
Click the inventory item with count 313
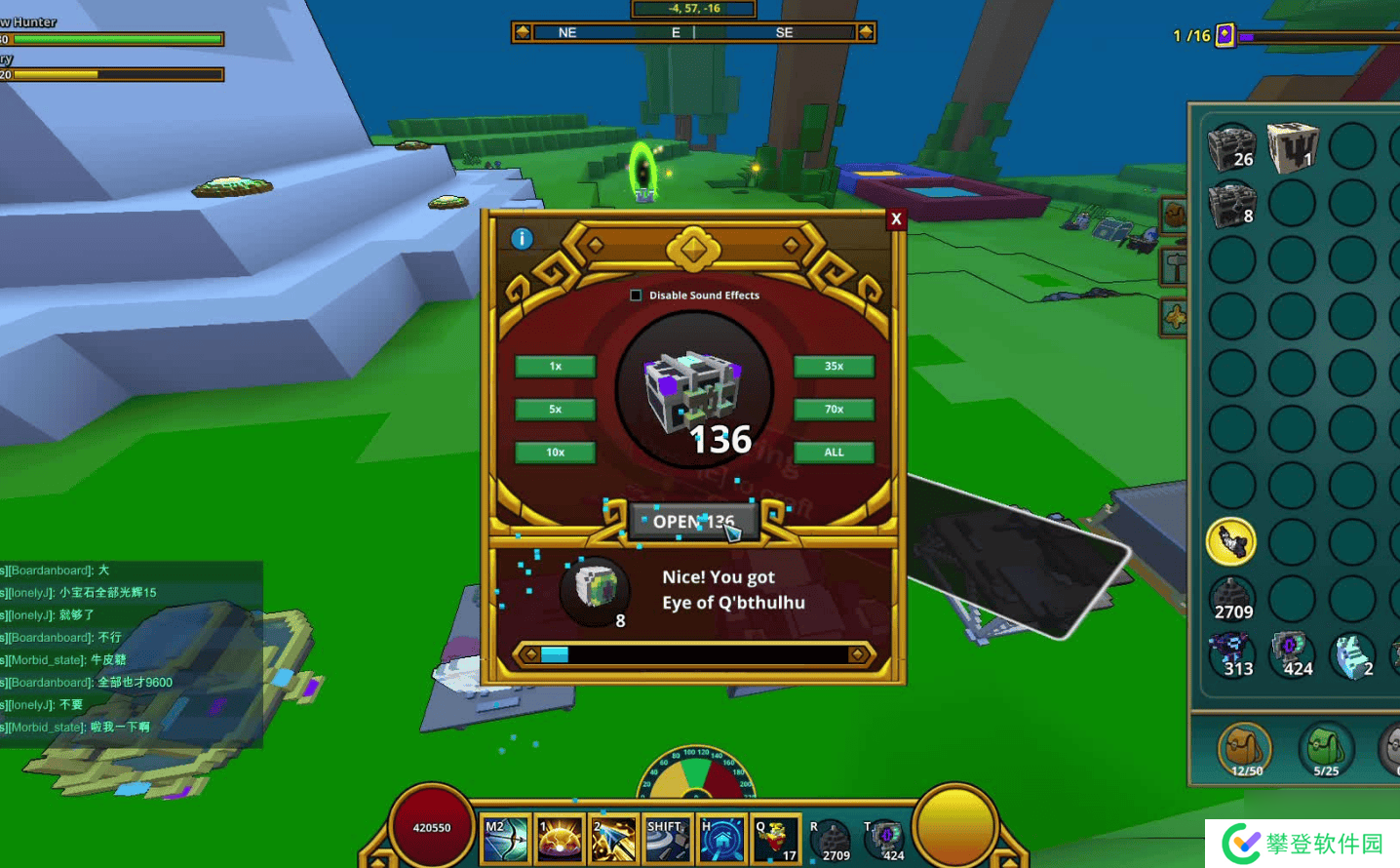point(1231,654)
